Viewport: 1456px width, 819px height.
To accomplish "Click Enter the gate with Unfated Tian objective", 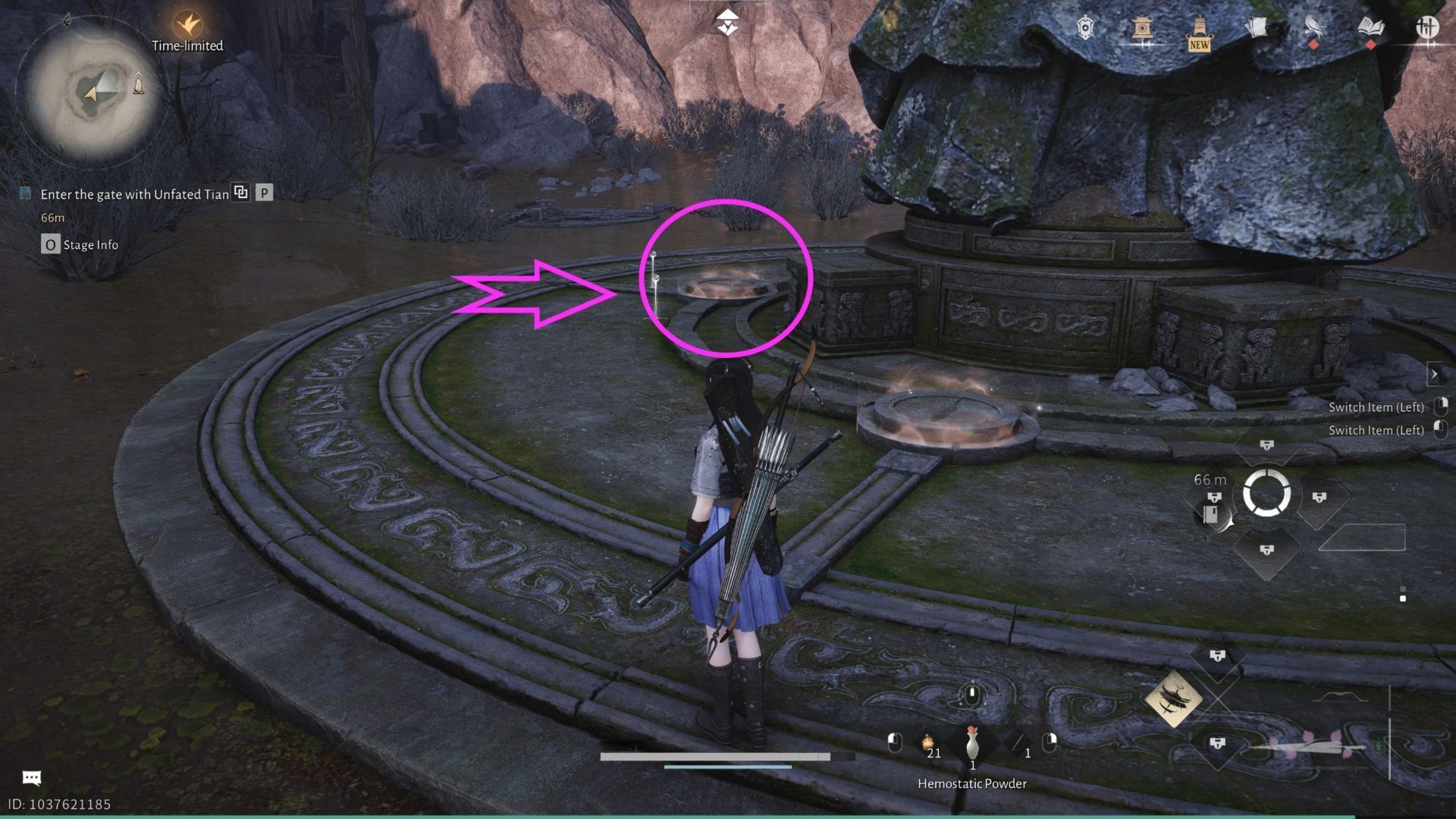I will [x=133, y=194].
